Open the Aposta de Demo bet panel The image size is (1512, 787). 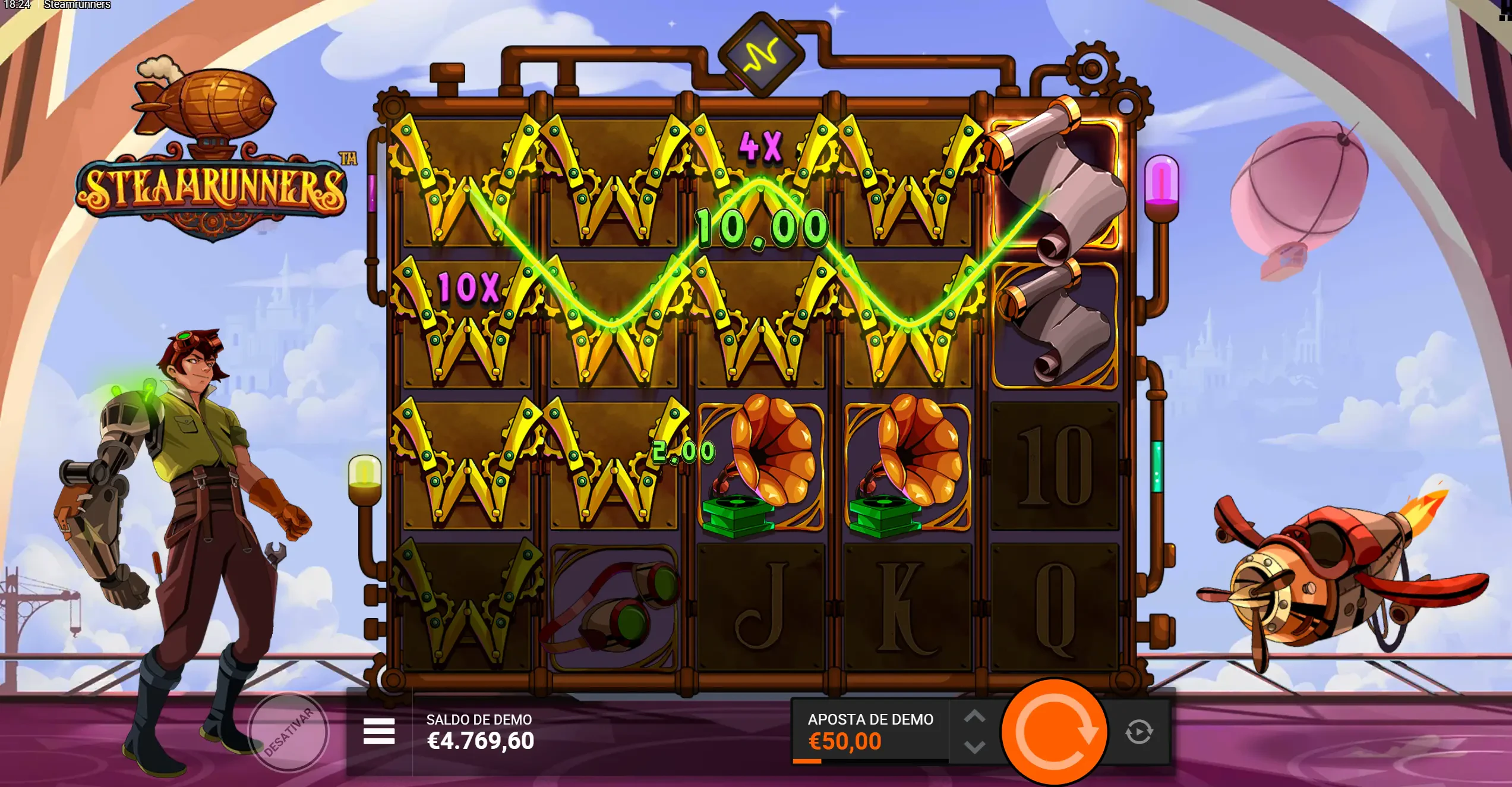[870, 732]
